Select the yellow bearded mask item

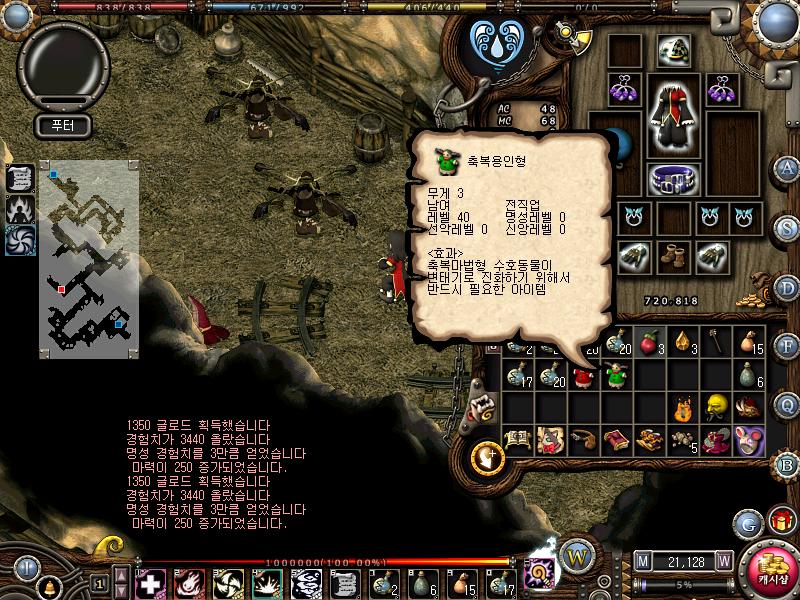pyautogui.click(x=715, y=406)
